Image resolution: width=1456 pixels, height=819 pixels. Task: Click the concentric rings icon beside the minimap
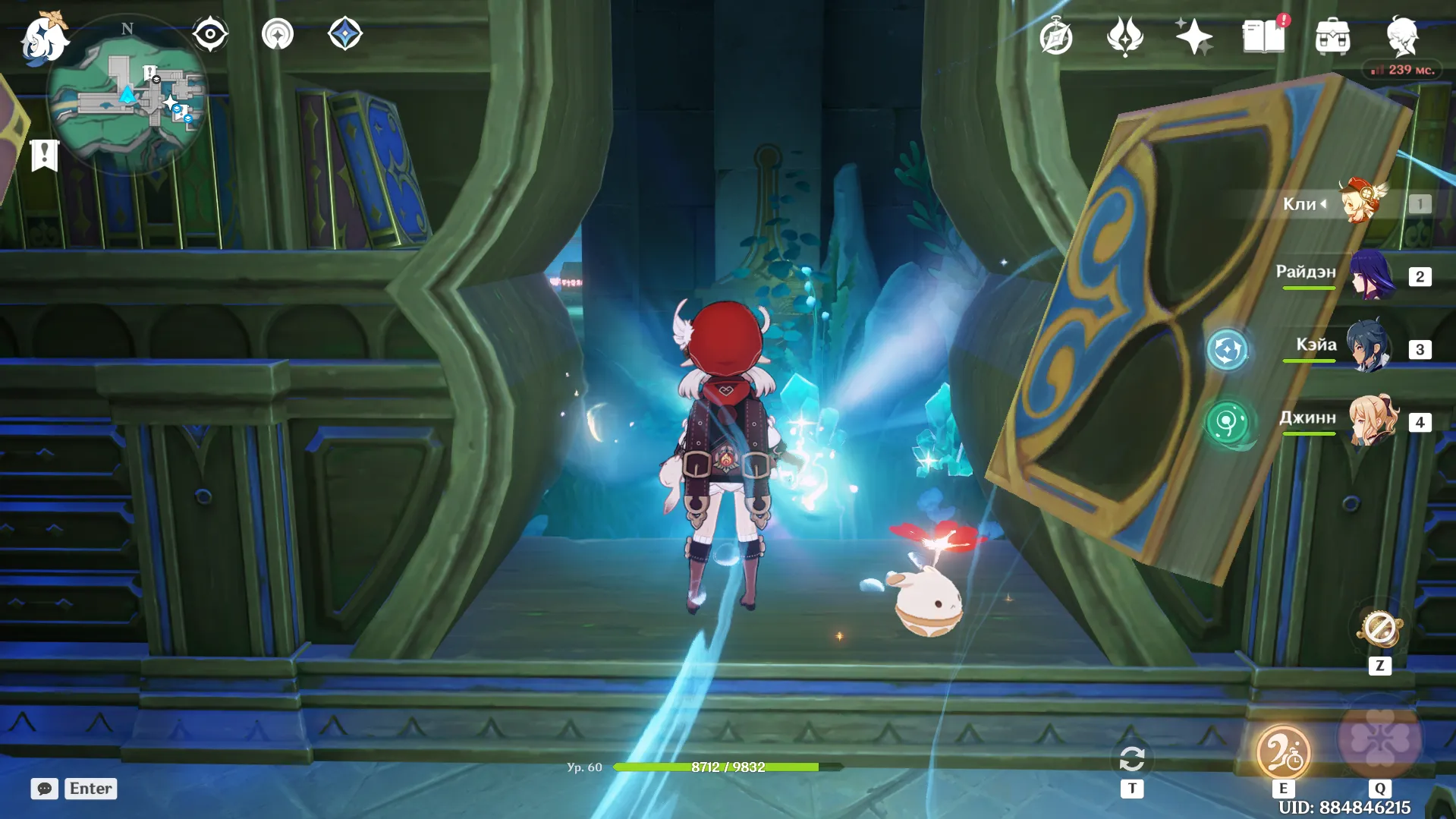pyautogui.click(x=277, y=34)
